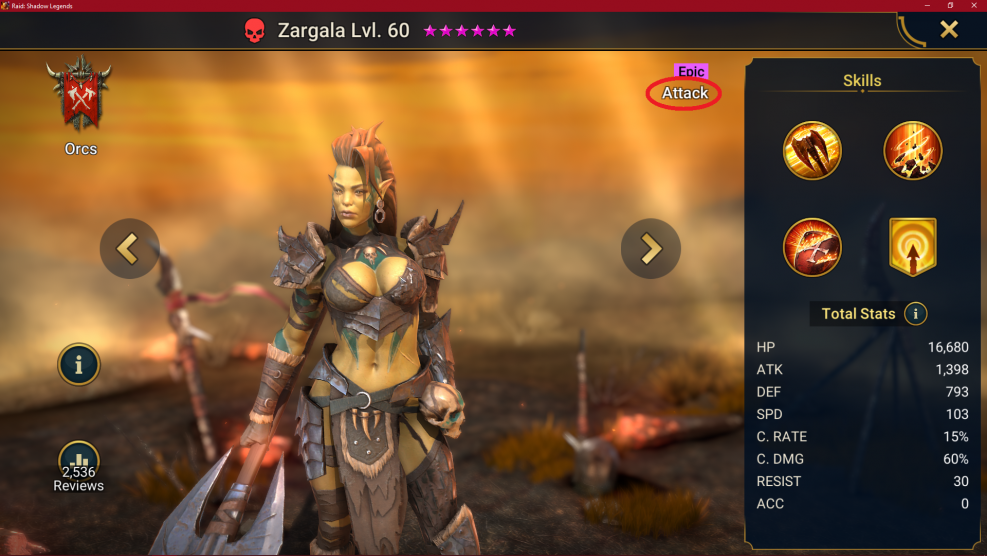The image size is (987, 556).
Task: Select the flaming shield skill icon
Action: point(812,247)
